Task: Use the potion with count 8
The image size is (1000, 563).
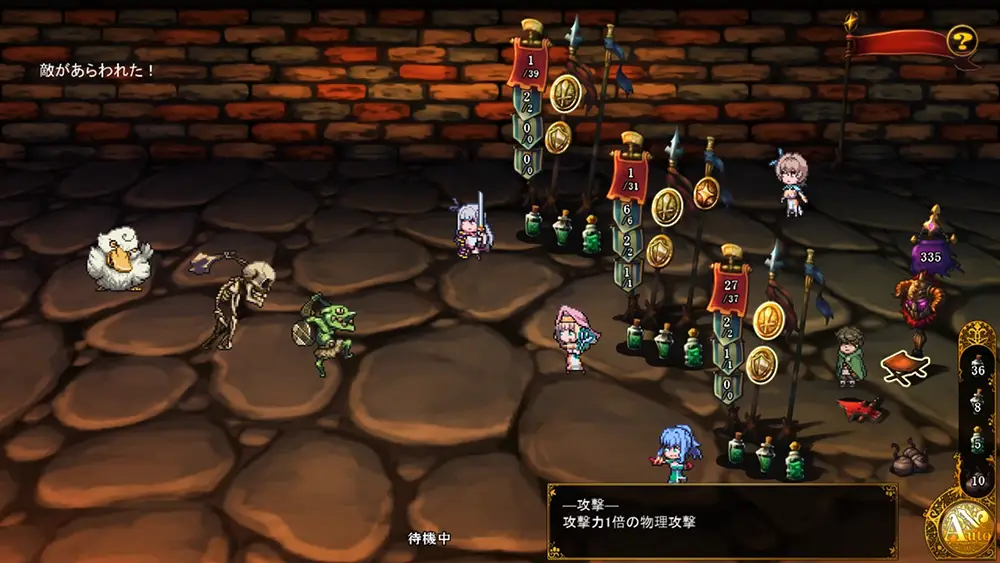Action: click(978, 405)
